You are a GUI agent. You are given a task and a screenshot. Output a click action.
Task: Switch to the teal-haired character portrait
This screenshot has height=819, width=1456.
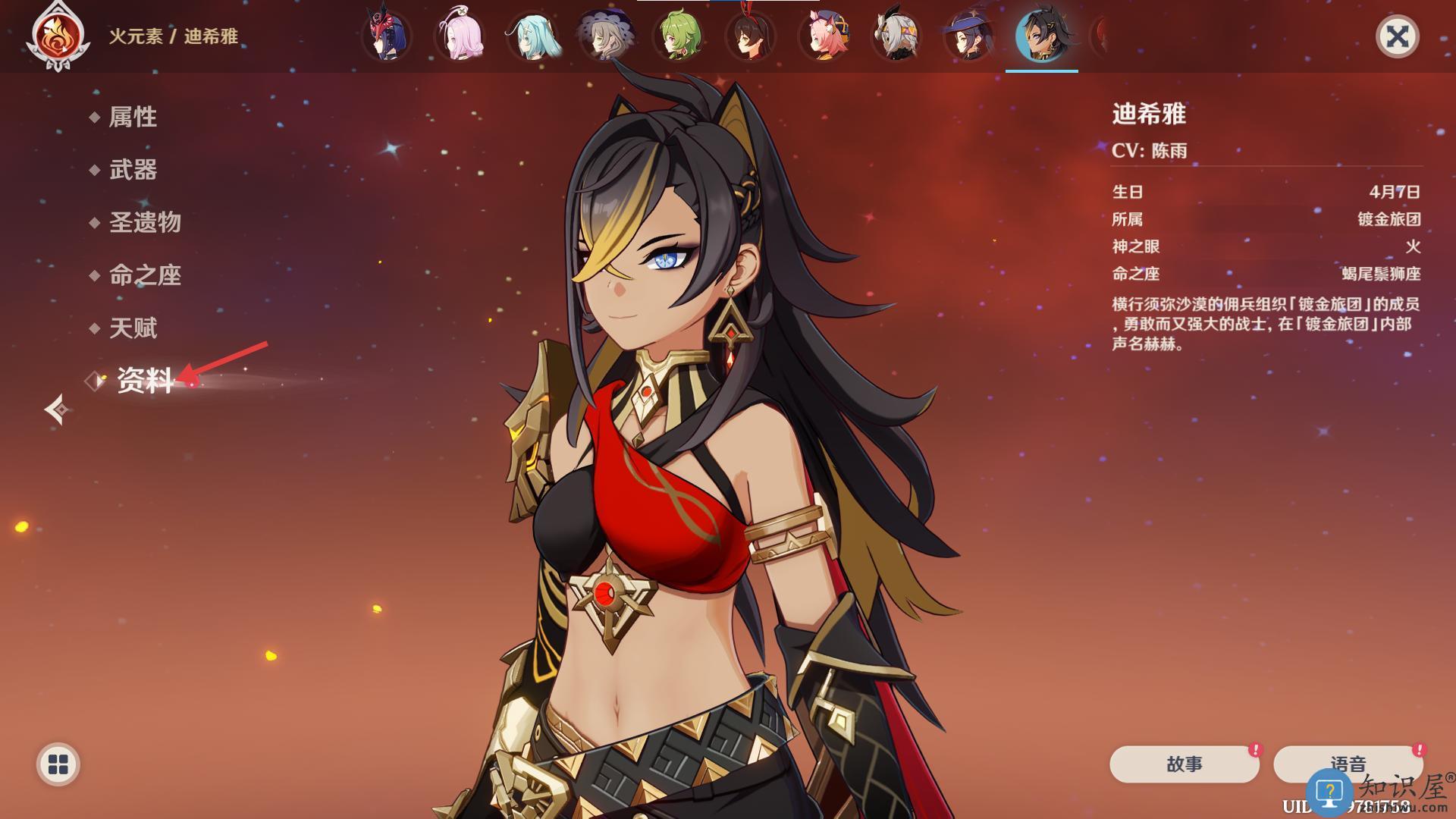(x=532, y=36)
